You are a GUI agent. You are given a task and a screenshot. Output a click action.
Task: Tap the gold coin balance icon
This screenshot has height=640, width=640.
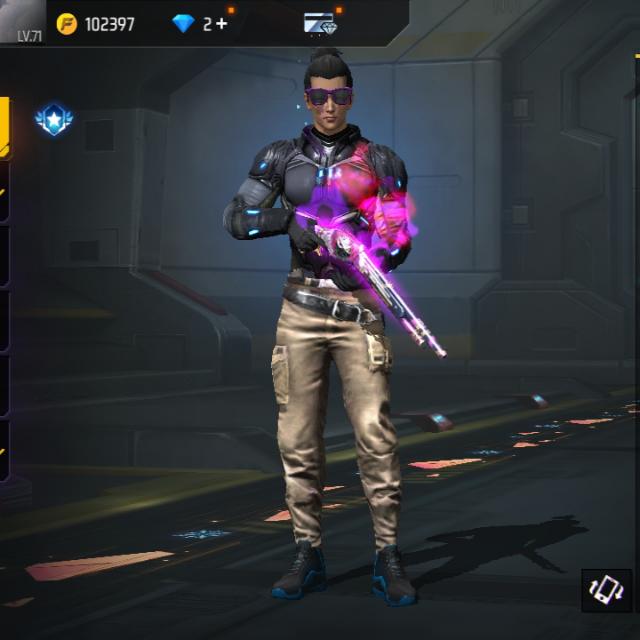tap(67, 24)
